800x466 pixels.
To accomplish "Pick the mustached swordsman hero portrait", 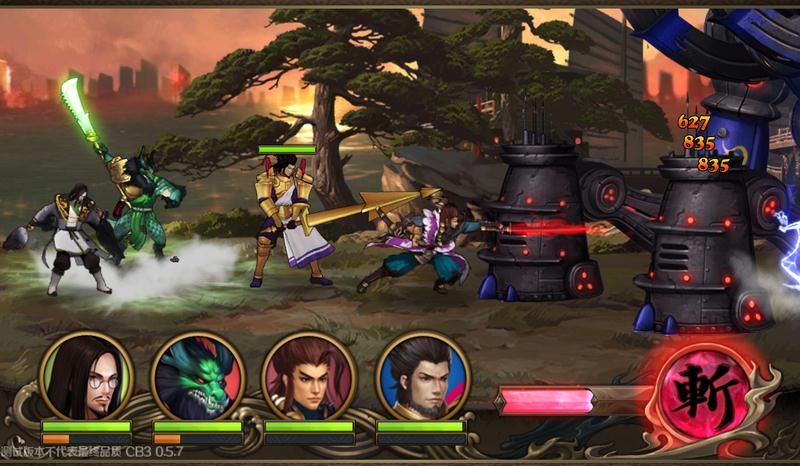I will click(421, 376).
